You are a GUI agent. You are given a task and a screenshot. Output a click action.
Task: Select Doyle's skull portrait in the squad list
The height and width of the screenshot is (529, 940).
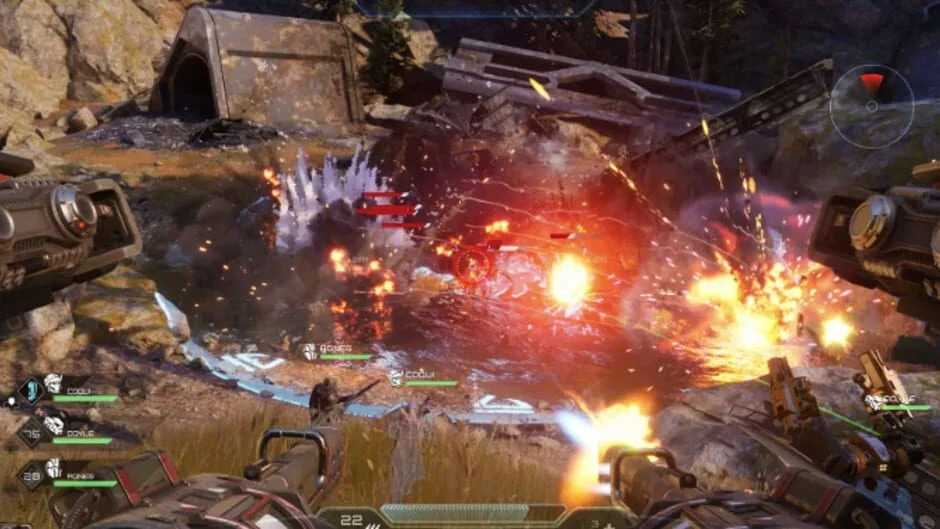(x=52, y=426)
